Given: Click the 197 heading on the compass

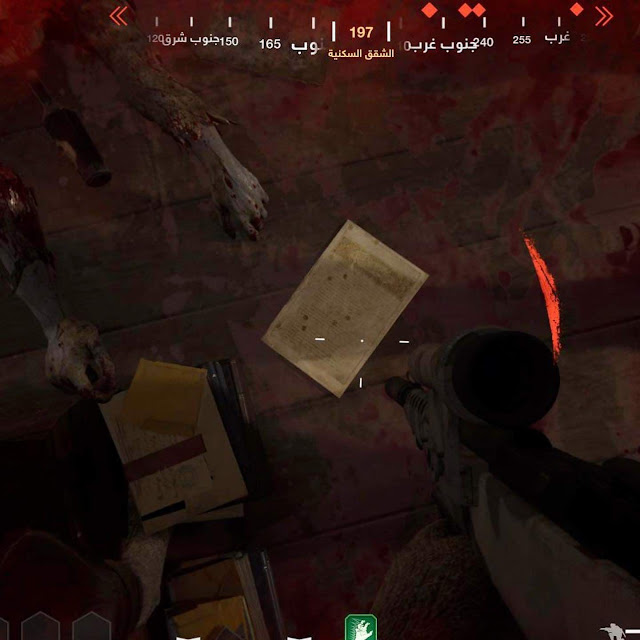Looking at the screenshot, I should tap(361, 33).
